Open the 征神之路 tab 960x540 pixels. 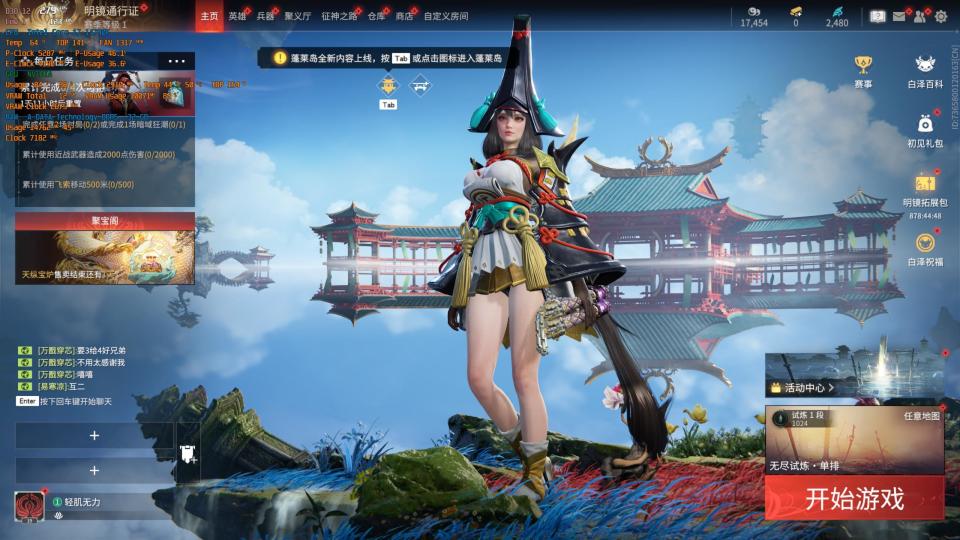tap(339, 16)
